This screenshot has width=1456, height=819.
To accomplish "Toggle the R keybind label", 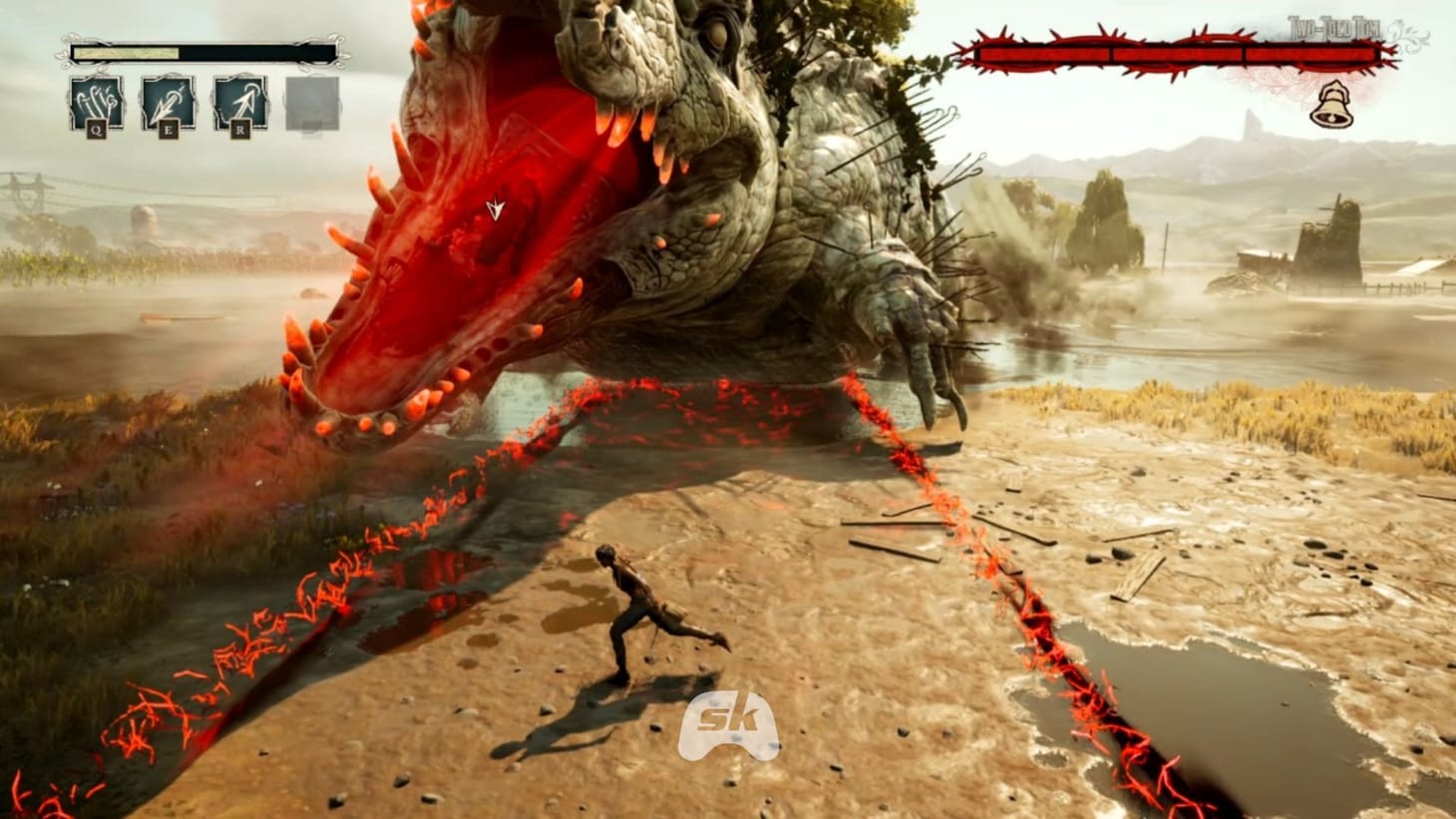I will click(239, 129).
